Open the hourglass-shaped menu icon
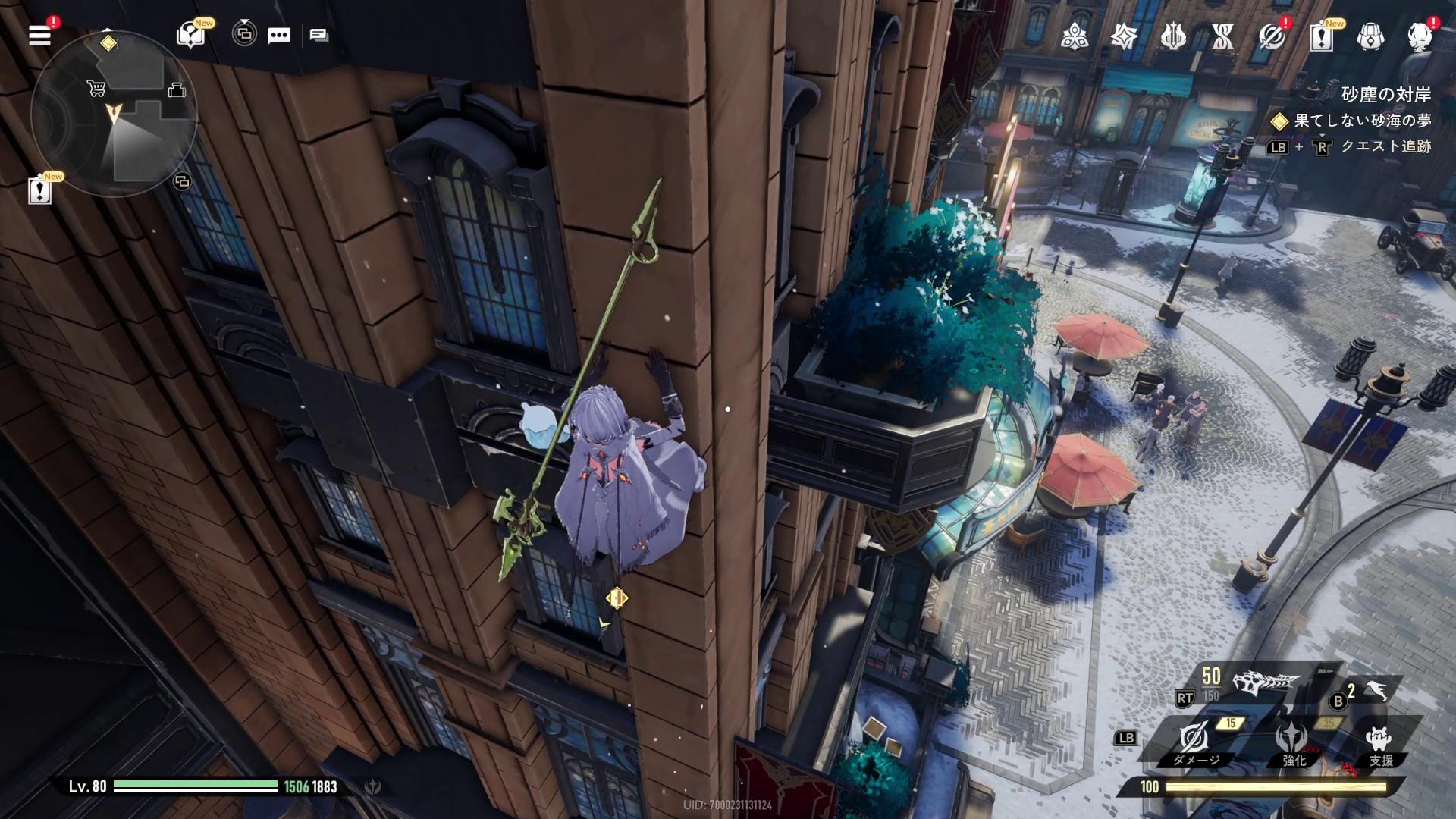The height and width of the screenshot is (819, 1456). [x=1222, y=36]
